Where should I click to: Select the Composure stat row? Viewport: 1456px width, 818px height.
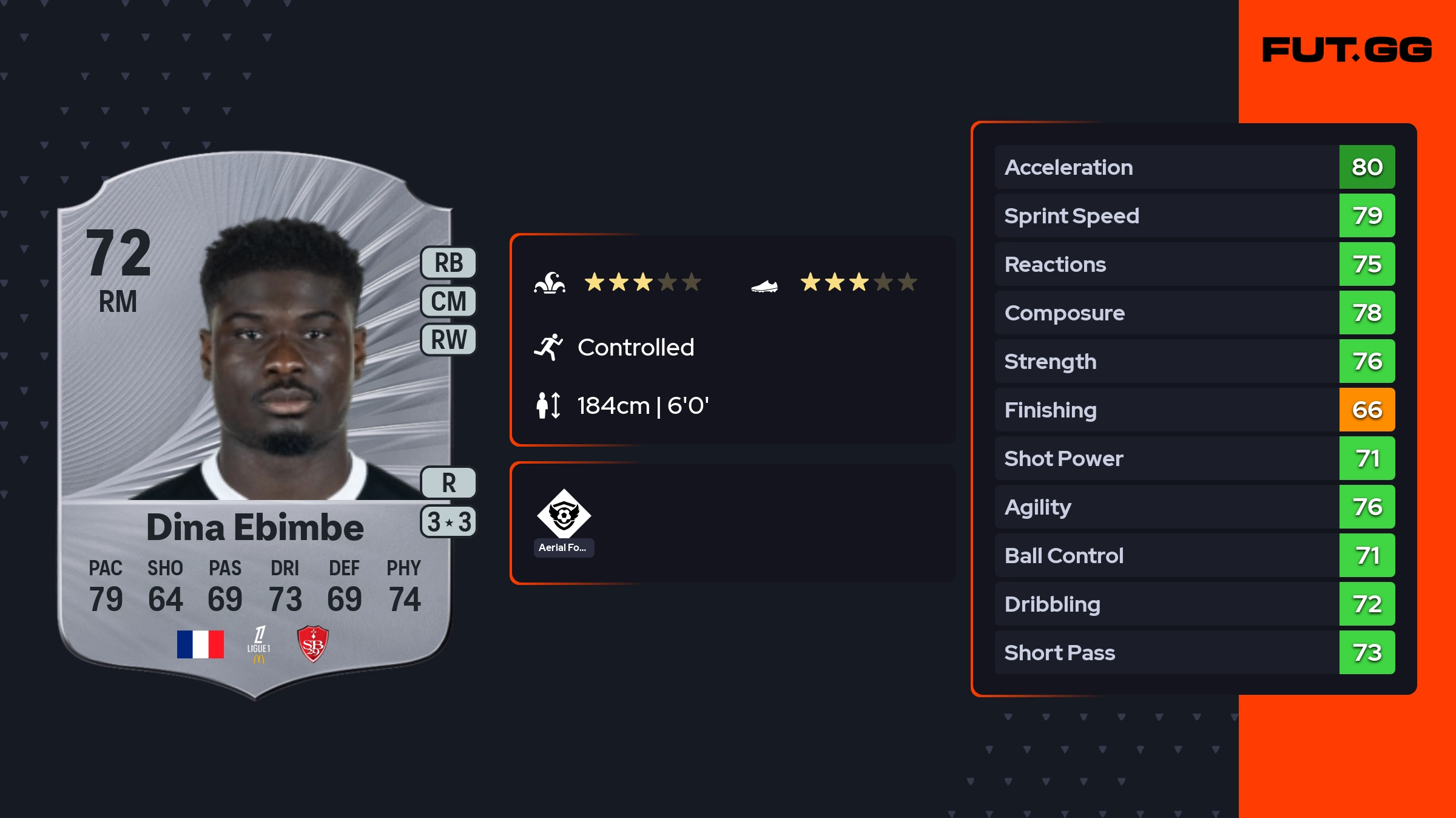1195,313
